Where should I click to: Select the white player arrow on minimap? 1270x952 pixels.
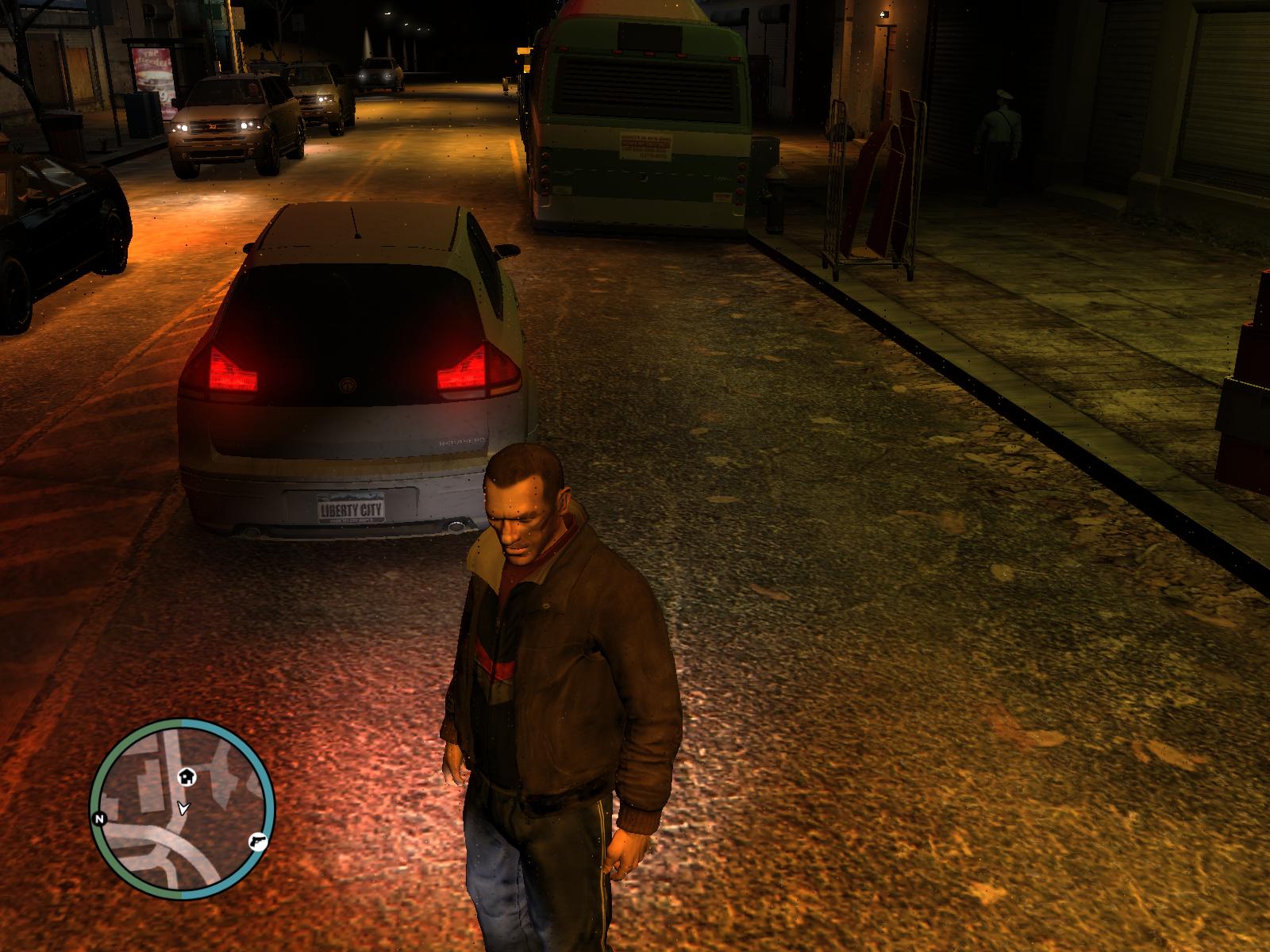tap(184, 808)
